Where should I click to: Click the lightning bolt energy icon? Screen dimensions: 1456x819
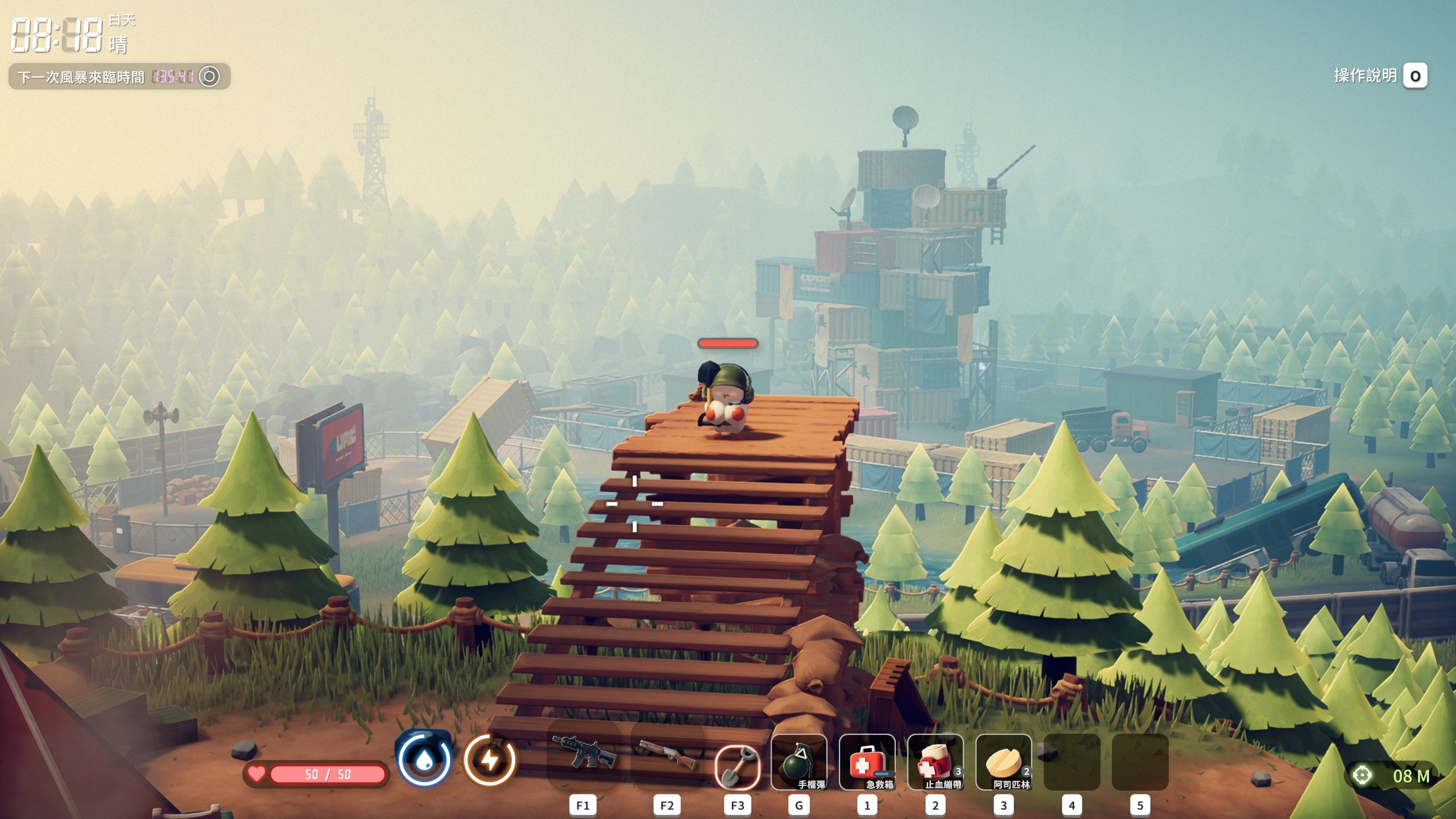(490, 760)
